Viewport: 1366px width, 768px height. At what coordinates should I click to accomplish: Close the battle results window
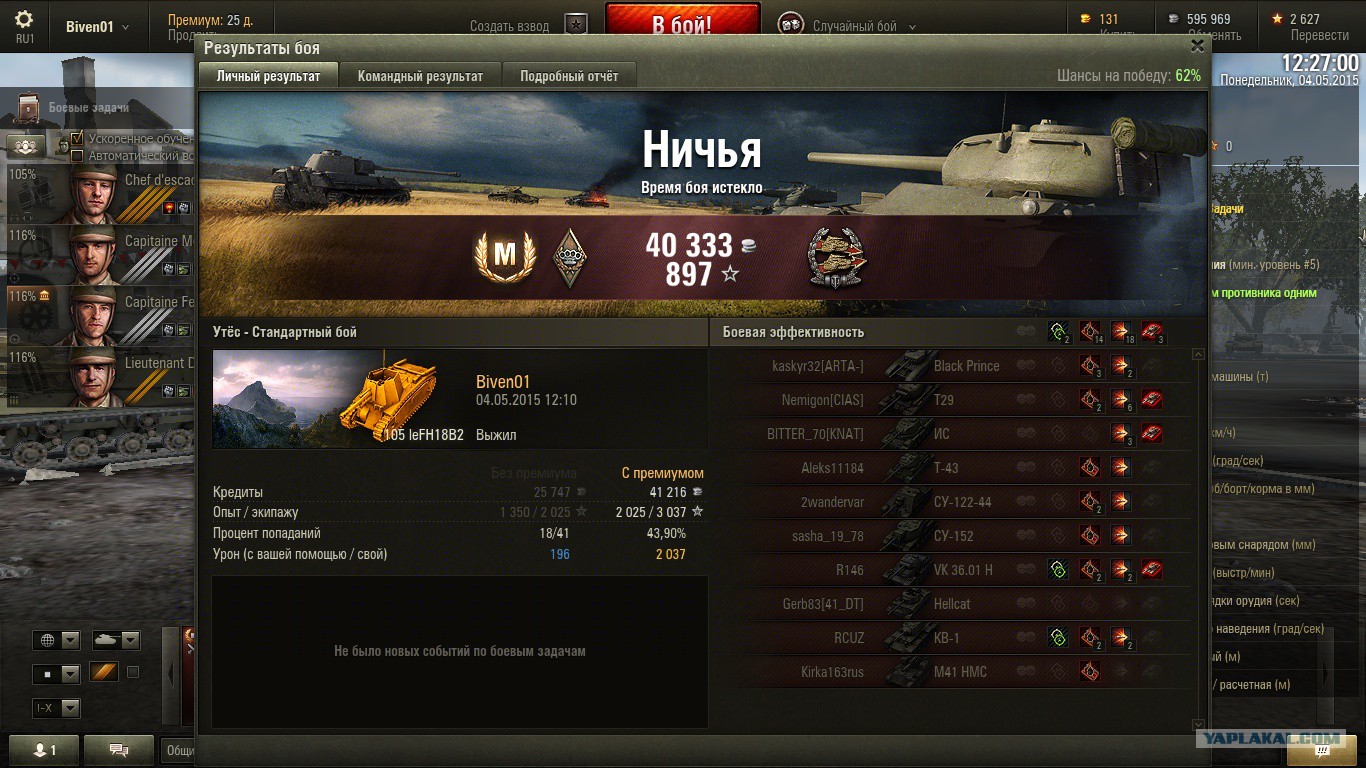(x=1197, y=46)
